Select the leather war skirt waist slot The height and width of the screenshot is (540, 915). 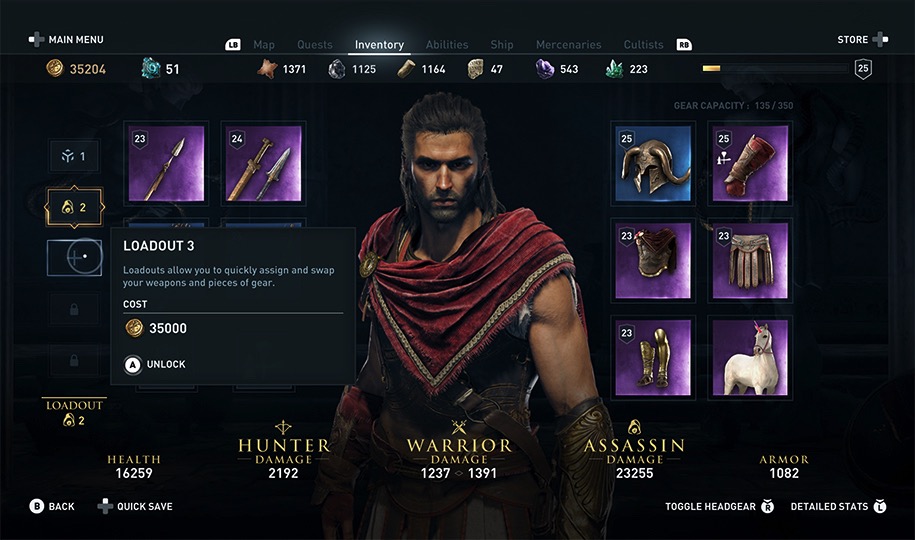pos(750,260)
